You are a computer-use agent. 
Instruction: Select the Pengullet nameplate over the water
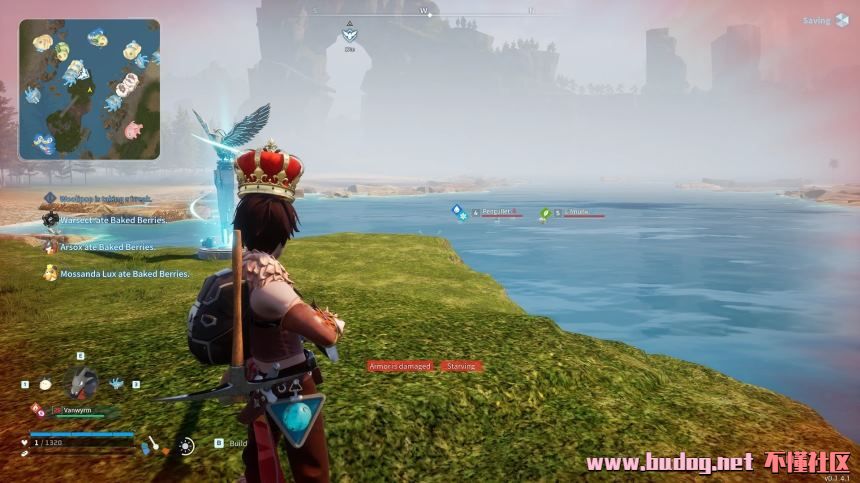[497, 212]
